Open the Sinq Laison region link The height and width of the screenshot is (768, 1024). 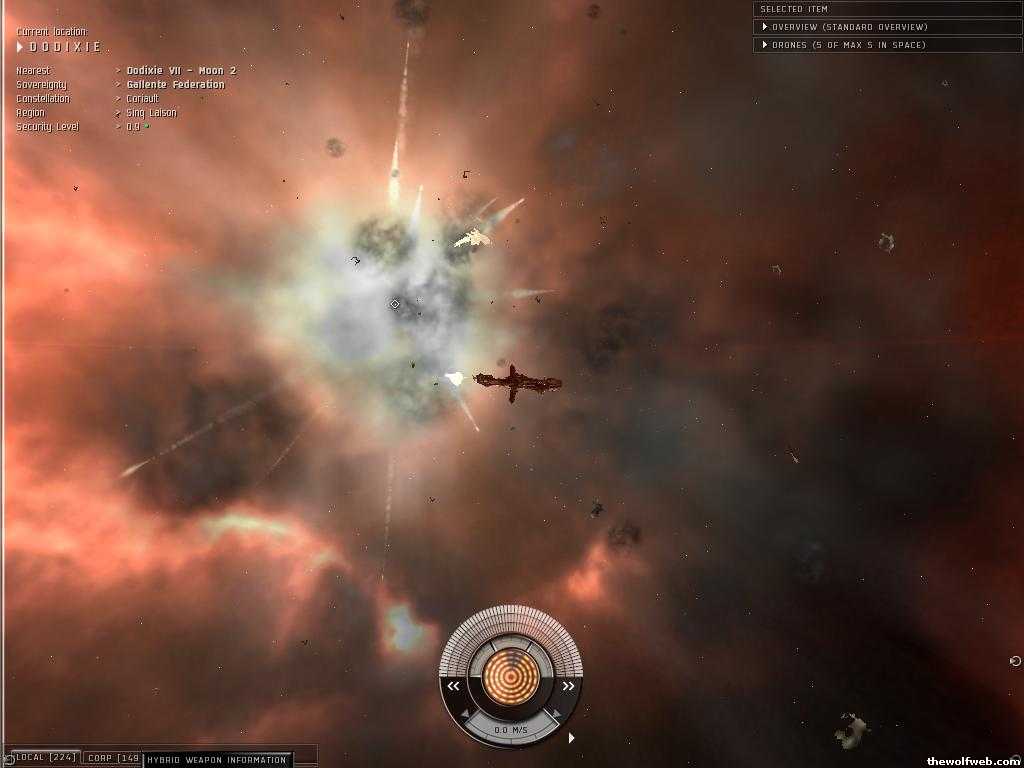point(151,113)
